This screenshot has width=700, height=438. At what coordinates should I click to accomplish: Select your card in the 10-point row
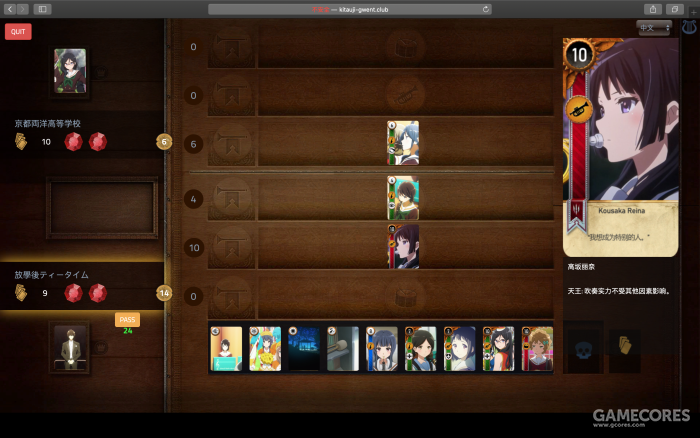click(403, 246)
